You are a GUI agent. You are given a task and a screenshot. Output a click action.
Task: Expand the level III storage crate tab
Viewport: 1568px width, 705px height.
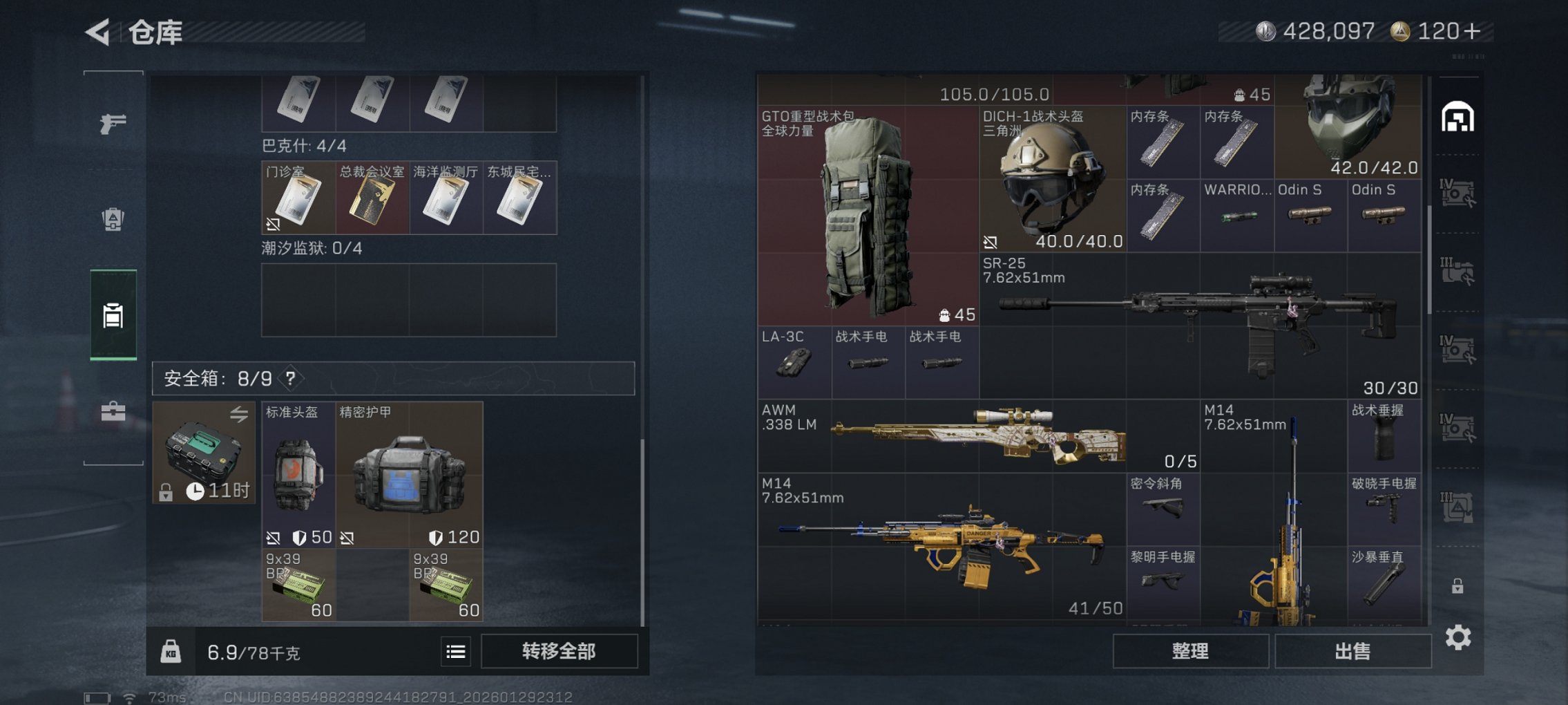click(1457, 268)
